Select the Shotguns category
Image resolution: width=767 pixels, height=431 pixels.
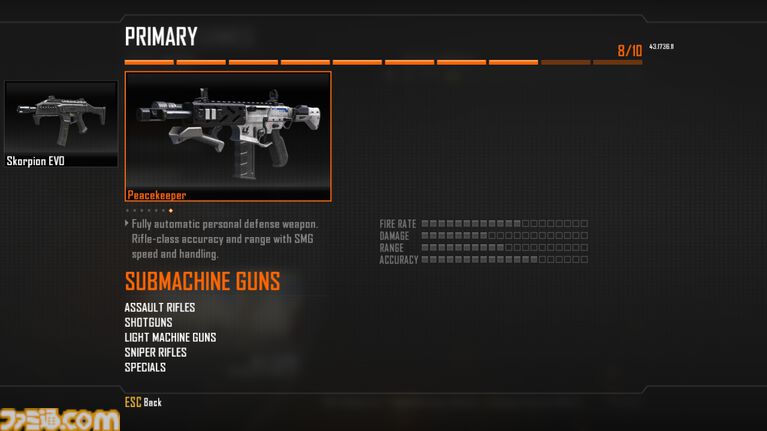pos(148,322)
